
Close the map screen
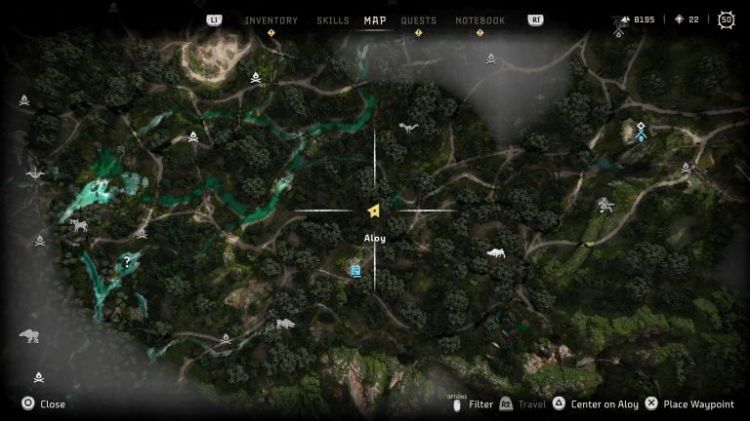click(x=44, y=404)
